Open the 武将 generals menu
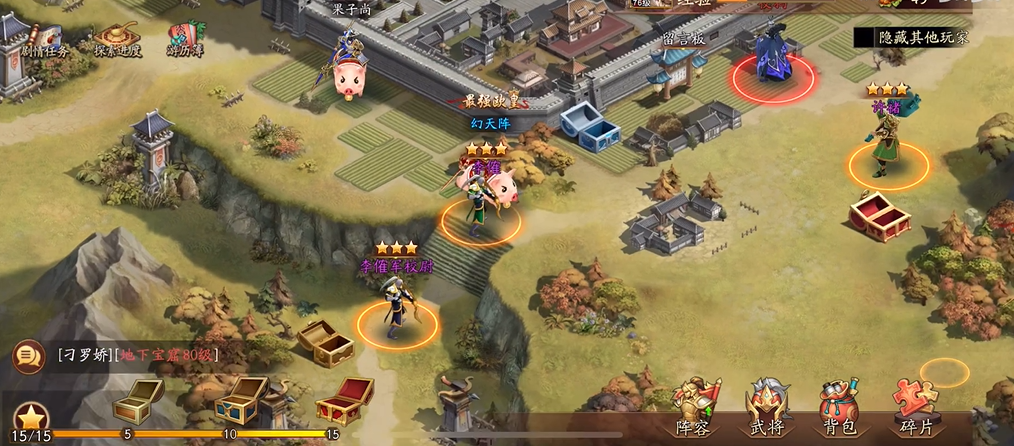Screen dimensions: 1014x446 point(768,408)
